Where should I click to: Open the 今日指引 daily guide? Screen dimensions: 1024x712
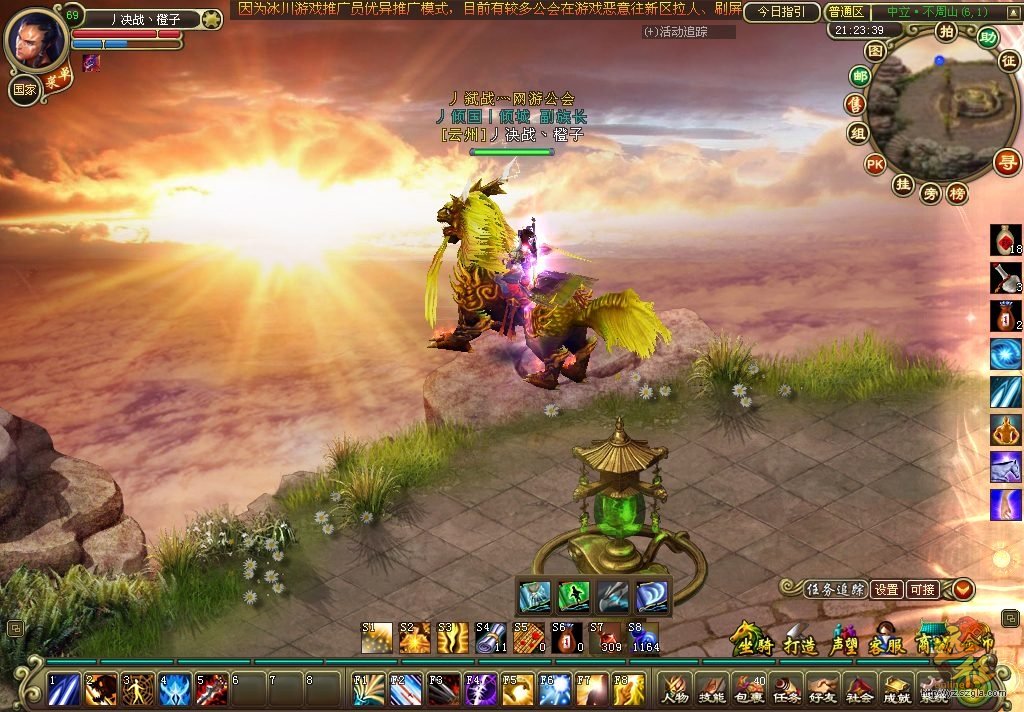click(782, 12)
